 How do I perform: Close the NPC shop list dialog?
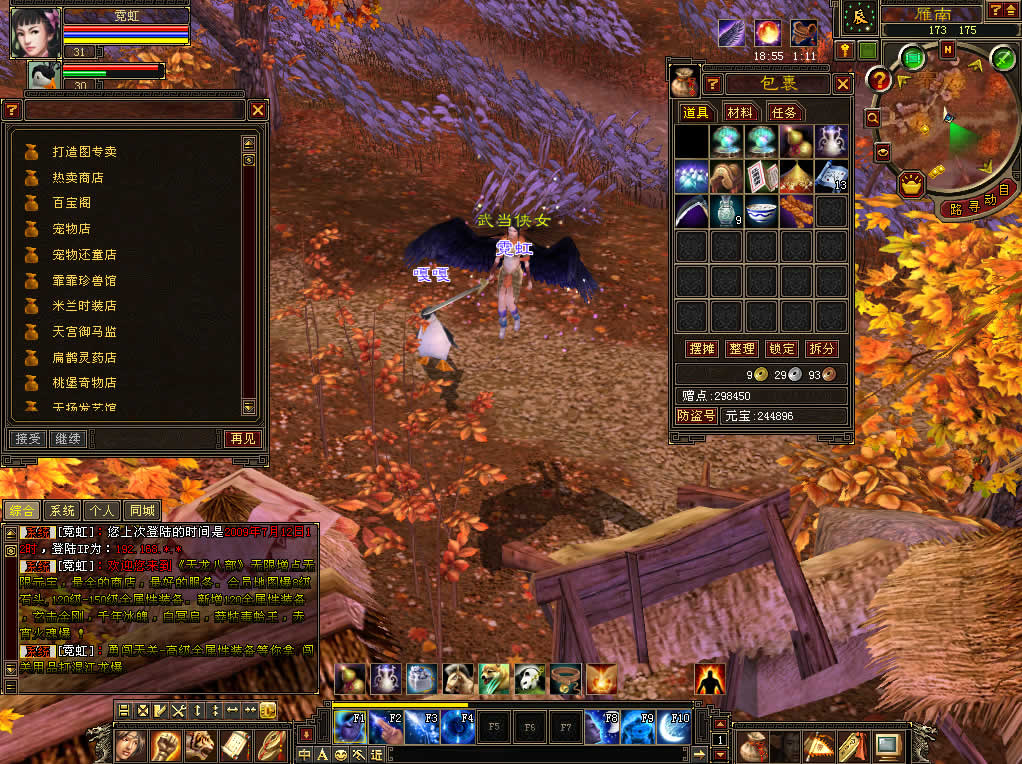pyautogui.click(x=258, y=110)
